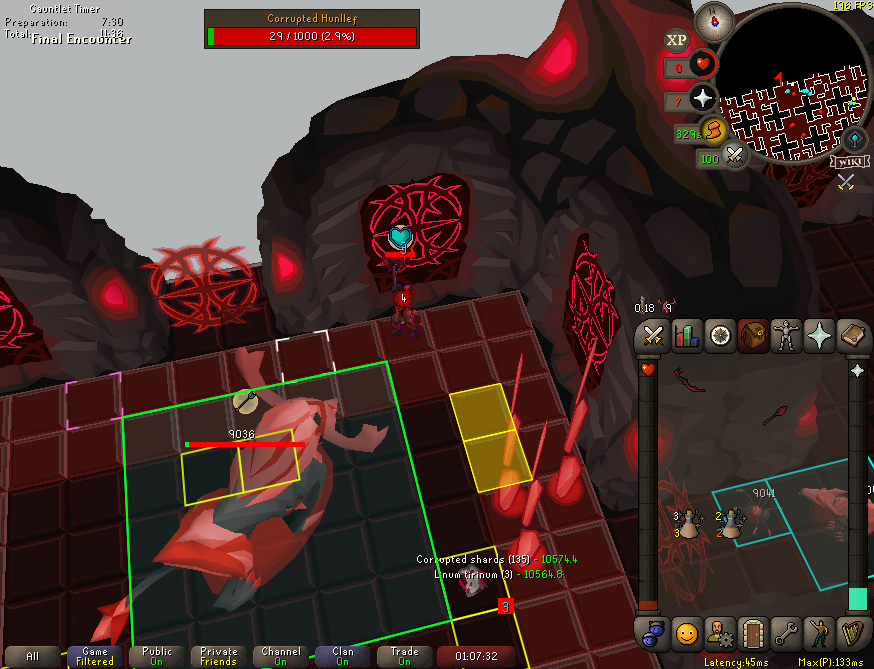The image size is (874, 669).
Task: Select the Clan chat tab
Action: 343,656
